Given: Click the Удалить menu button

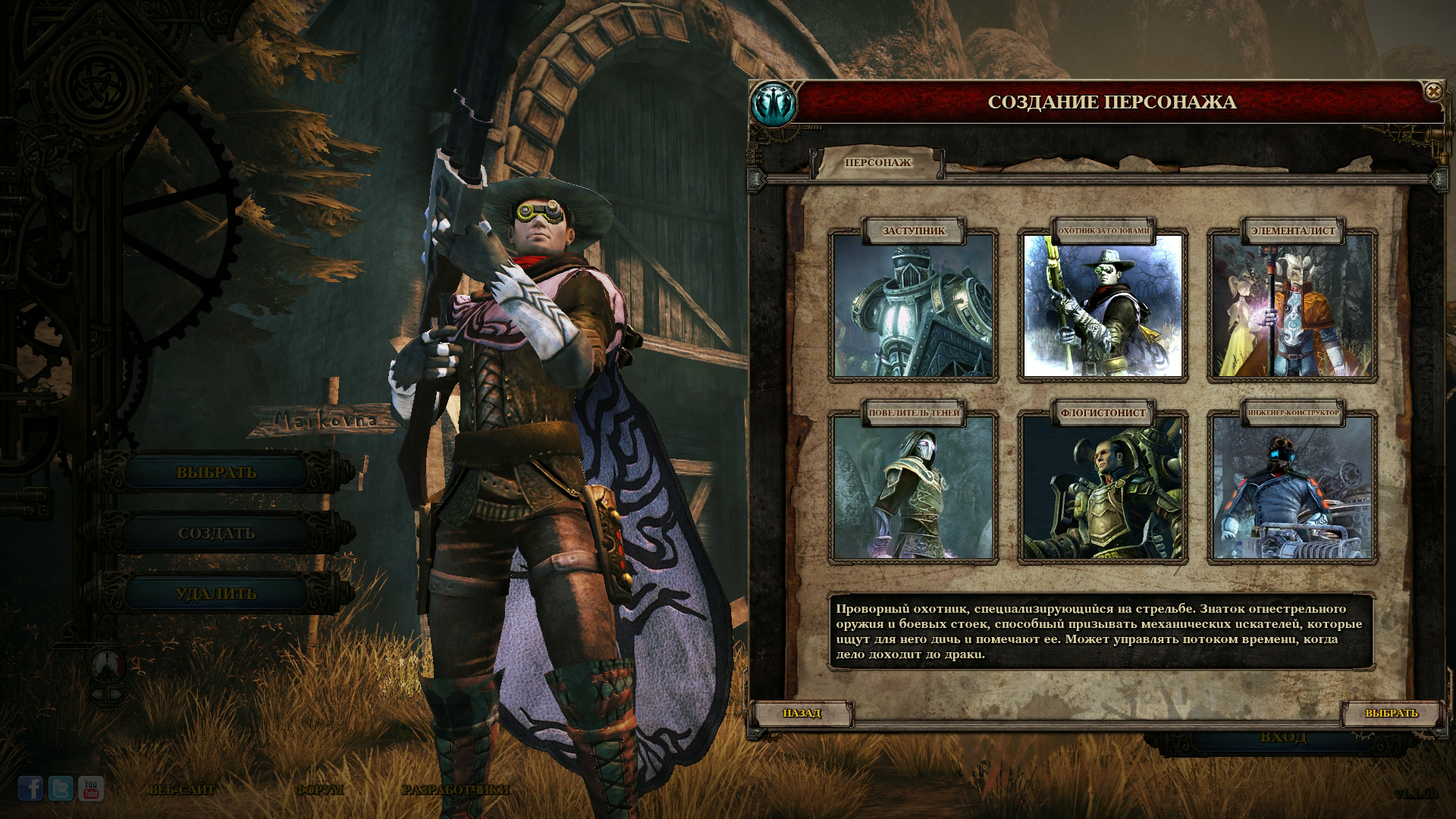Looking at the screenshot, I should coord(217,594).
